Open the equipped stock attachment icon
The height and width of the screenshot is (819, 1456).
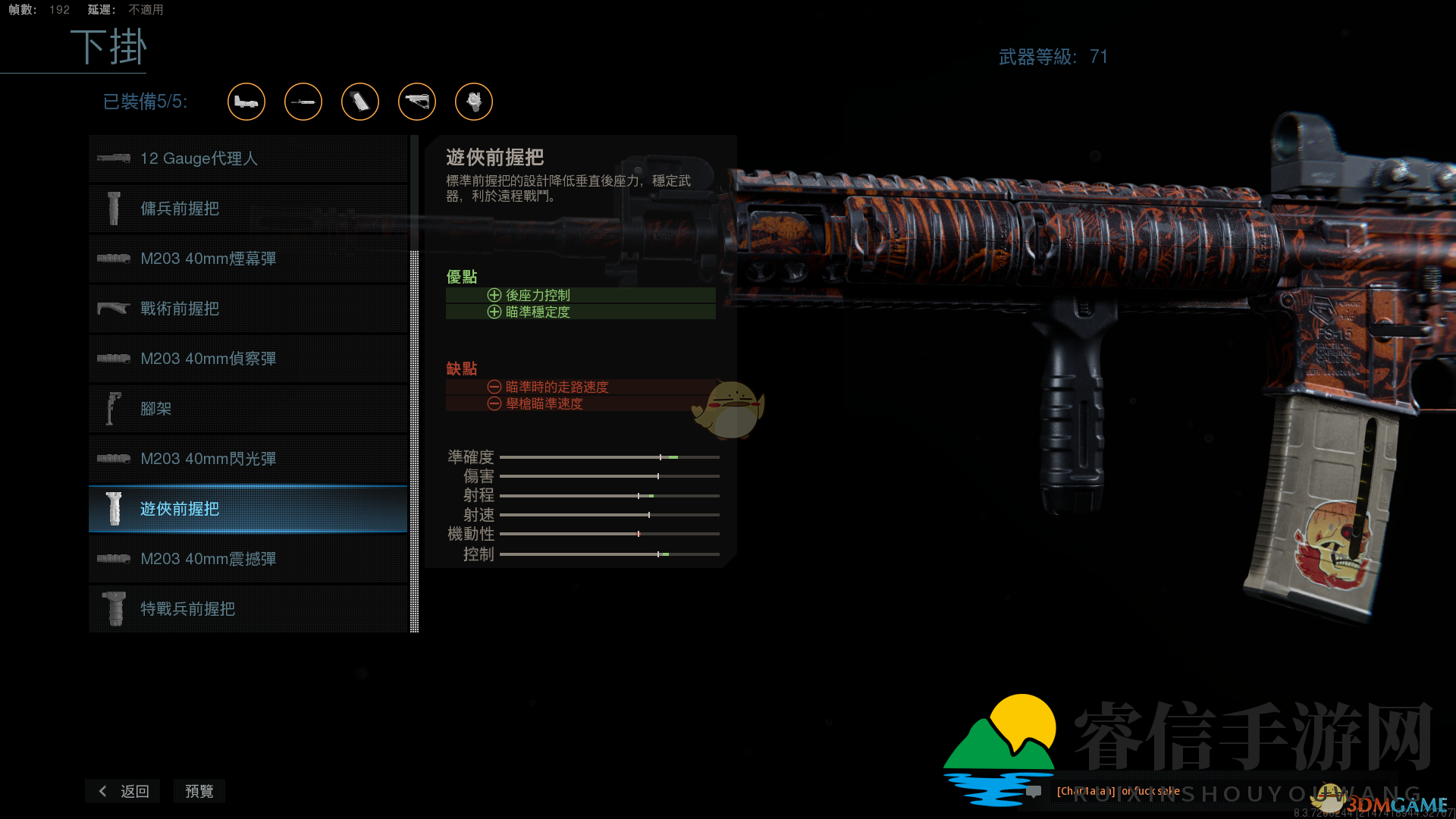click(417, 102)
